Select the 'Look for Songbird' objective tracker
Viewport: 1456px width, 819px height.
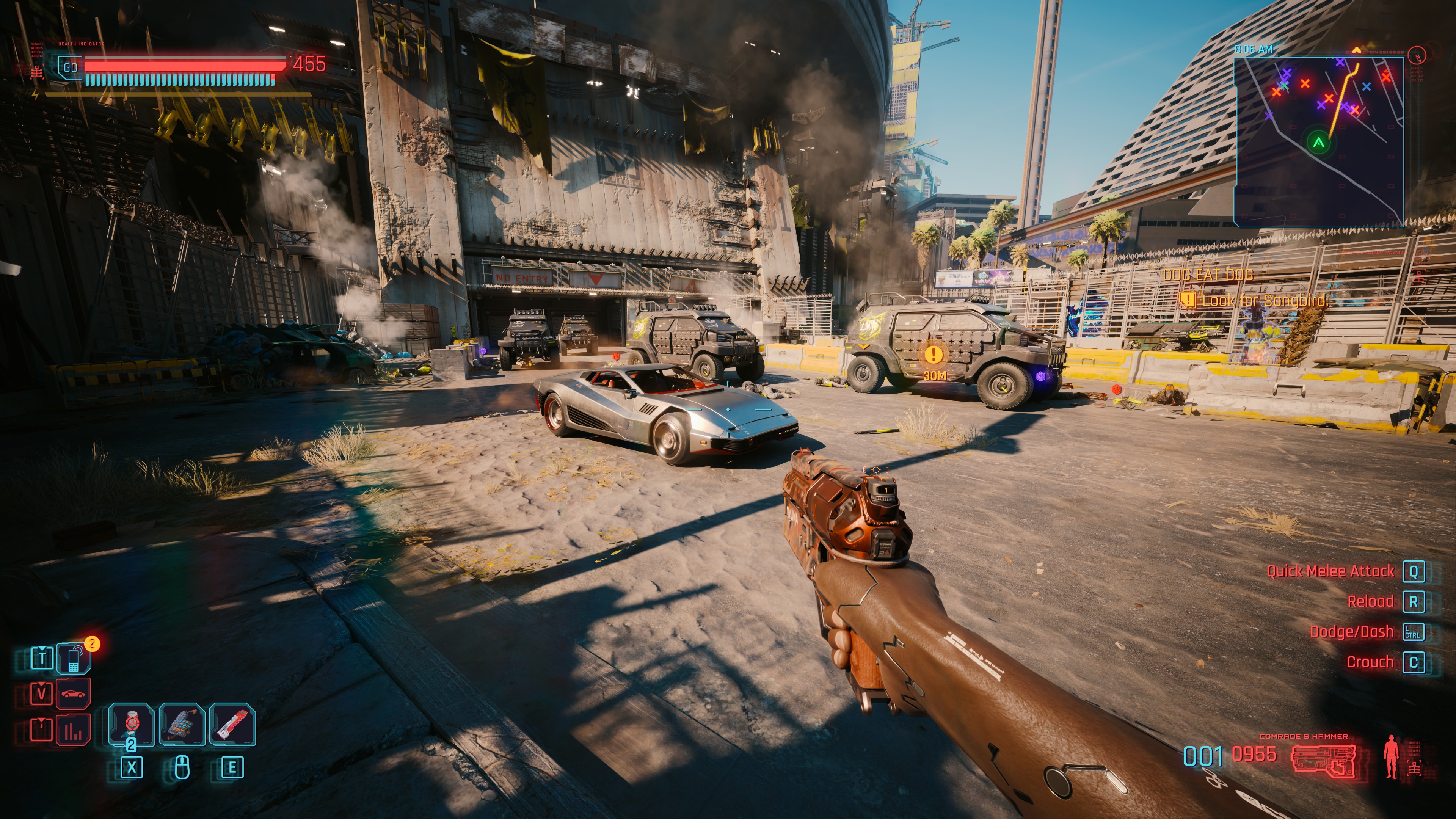pos(1263,301)
